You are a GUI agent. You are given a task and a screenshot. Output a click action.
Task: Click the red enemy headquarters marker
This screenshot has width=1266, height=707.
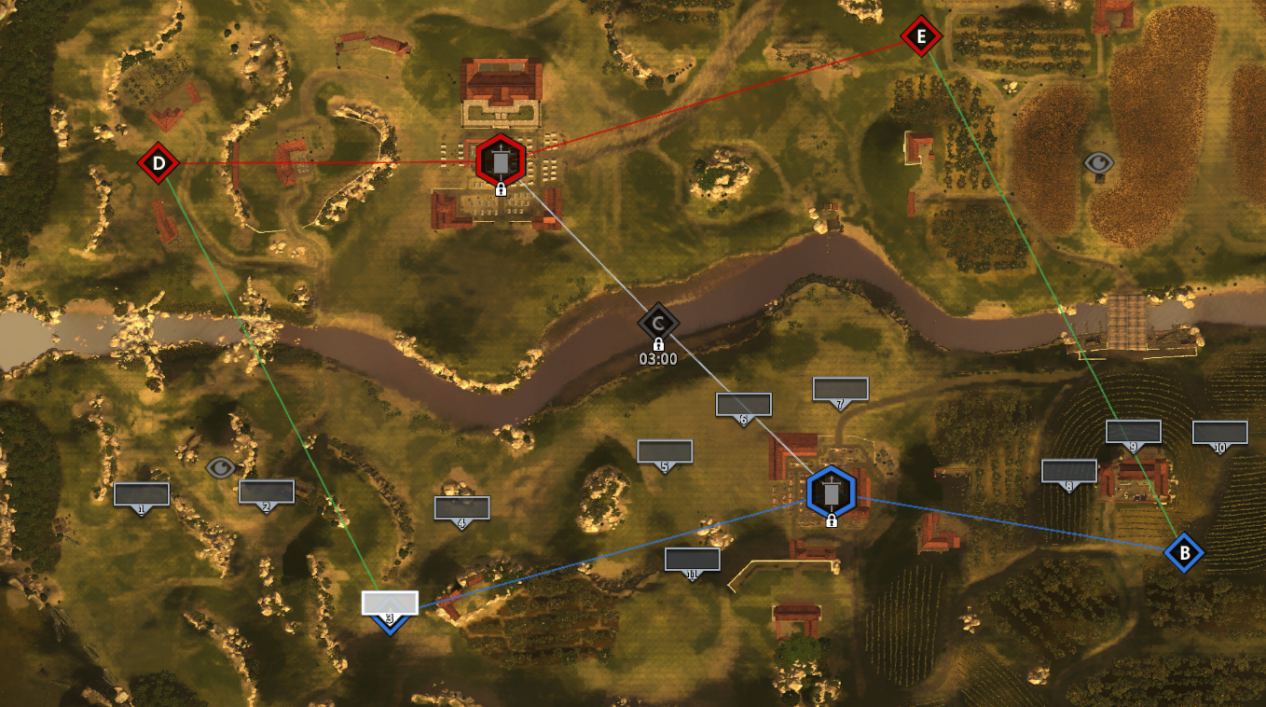pos(499,160)
